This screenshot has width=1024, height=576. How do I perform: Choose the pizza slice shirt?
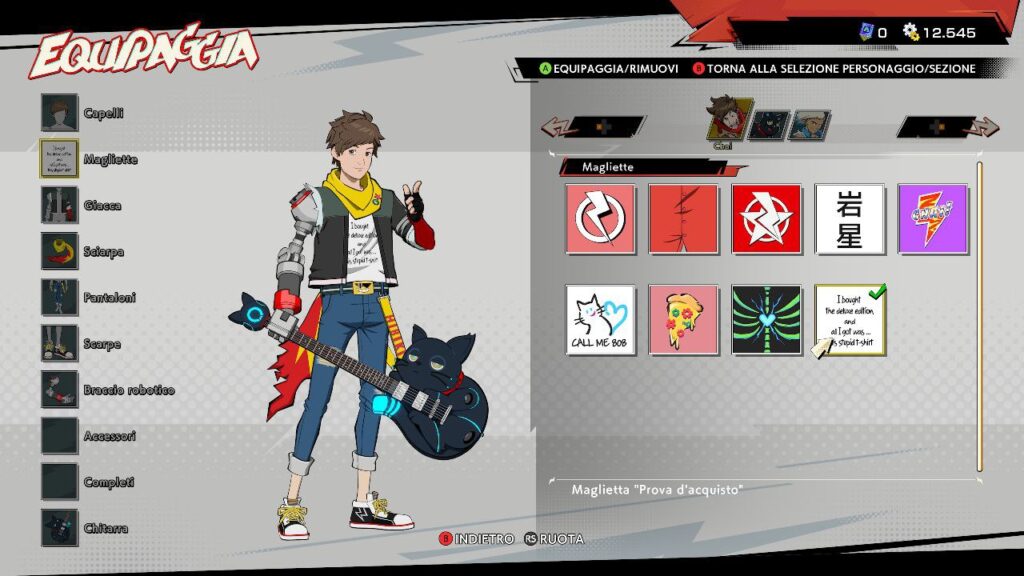click(683, 320)
